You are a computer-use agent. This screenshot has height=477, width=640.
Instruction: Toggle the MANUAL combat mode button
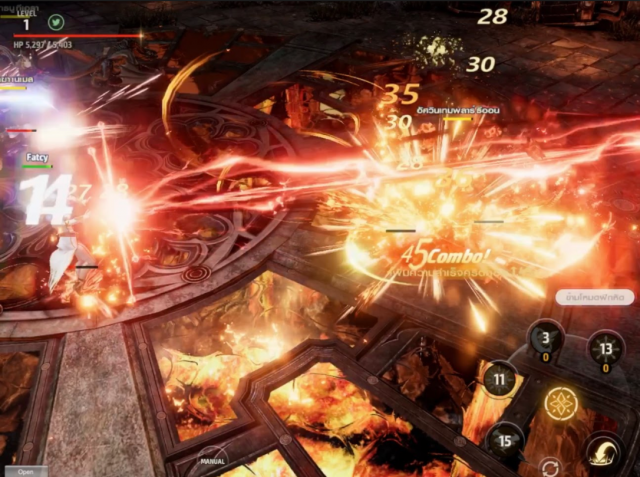(x=213, y=461)
